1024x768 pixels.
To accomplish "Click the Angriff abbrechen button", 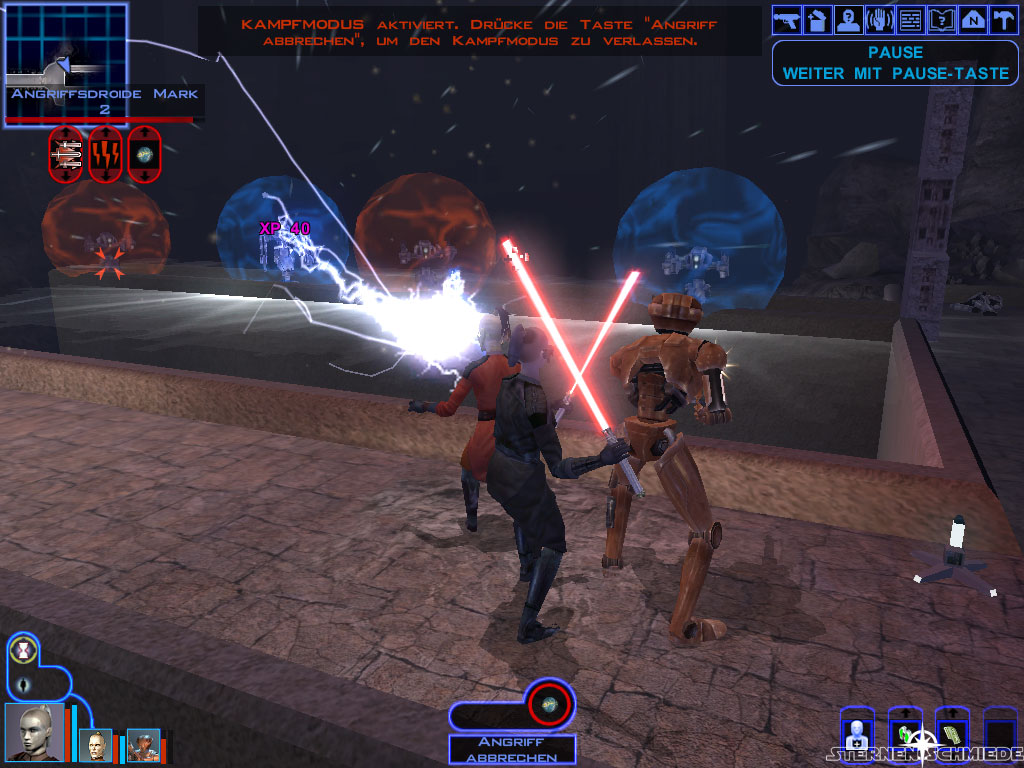I will tap(512, 750).
